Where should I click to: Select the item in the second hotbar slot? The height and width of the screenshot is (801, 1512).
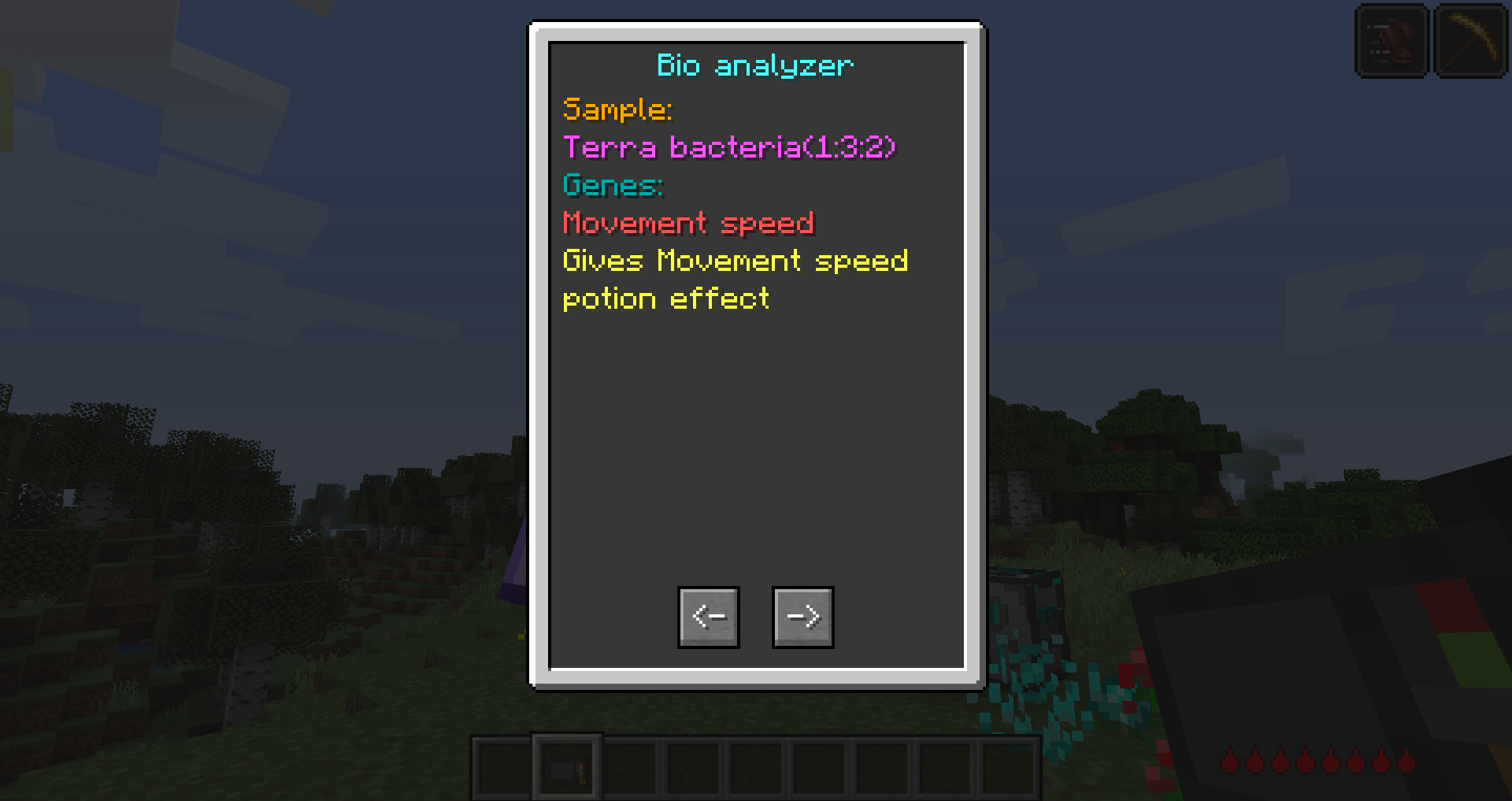click(x=566, y=766)
